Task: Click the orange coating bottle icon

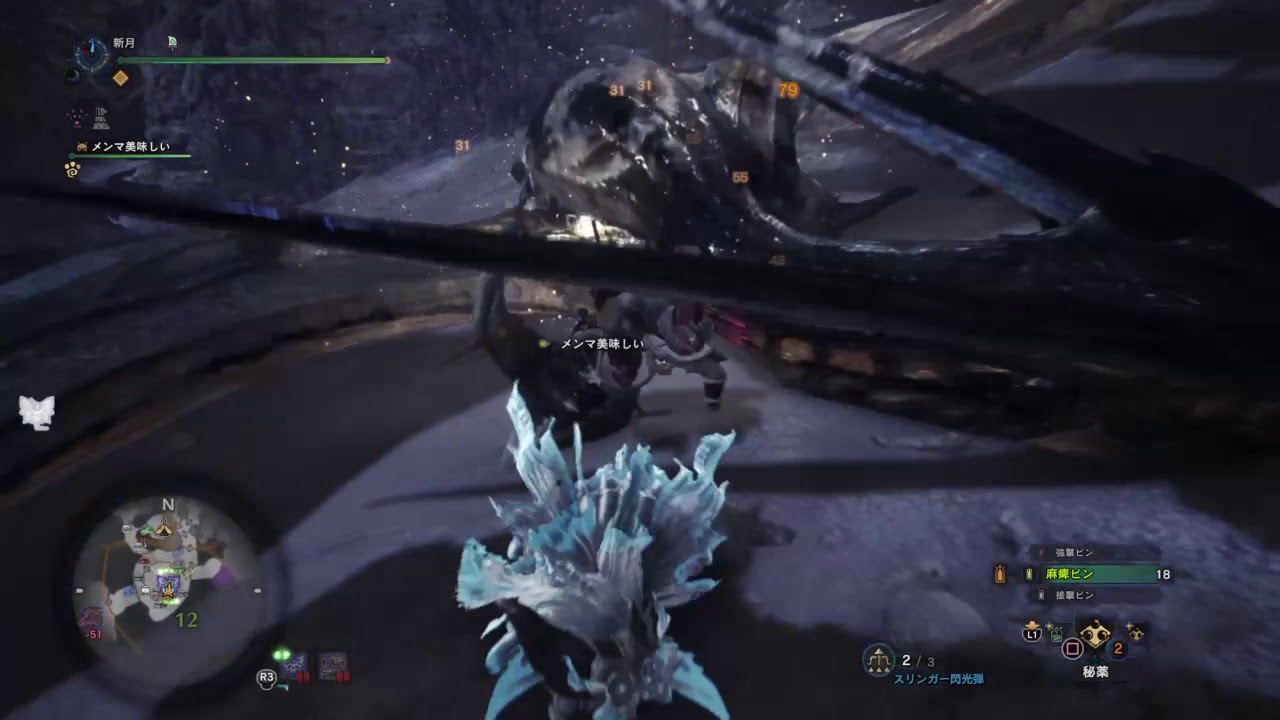Action: 999,574
